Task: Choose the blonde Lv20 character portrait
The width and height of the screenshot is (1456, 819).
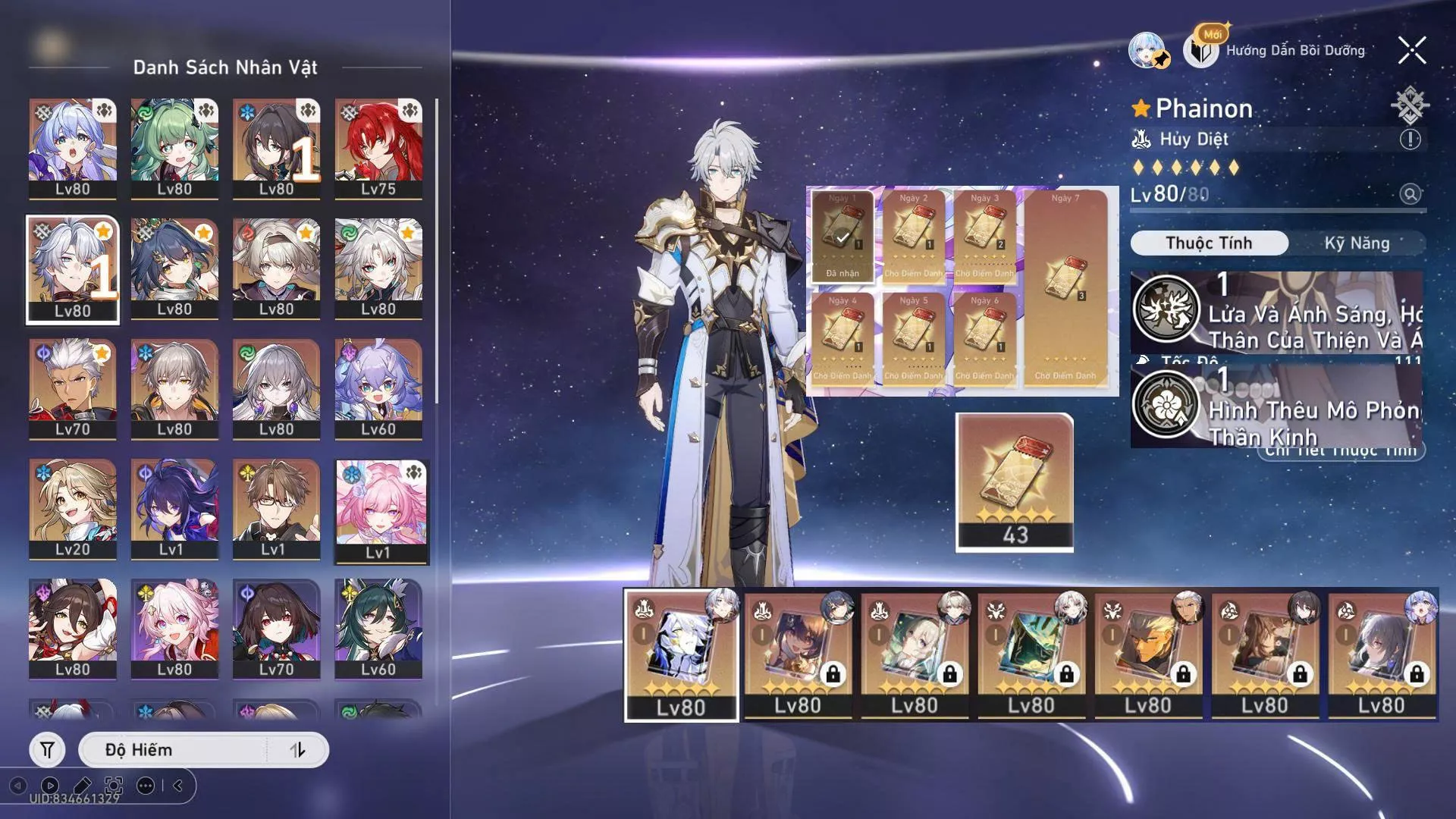Action: point(73,509)
